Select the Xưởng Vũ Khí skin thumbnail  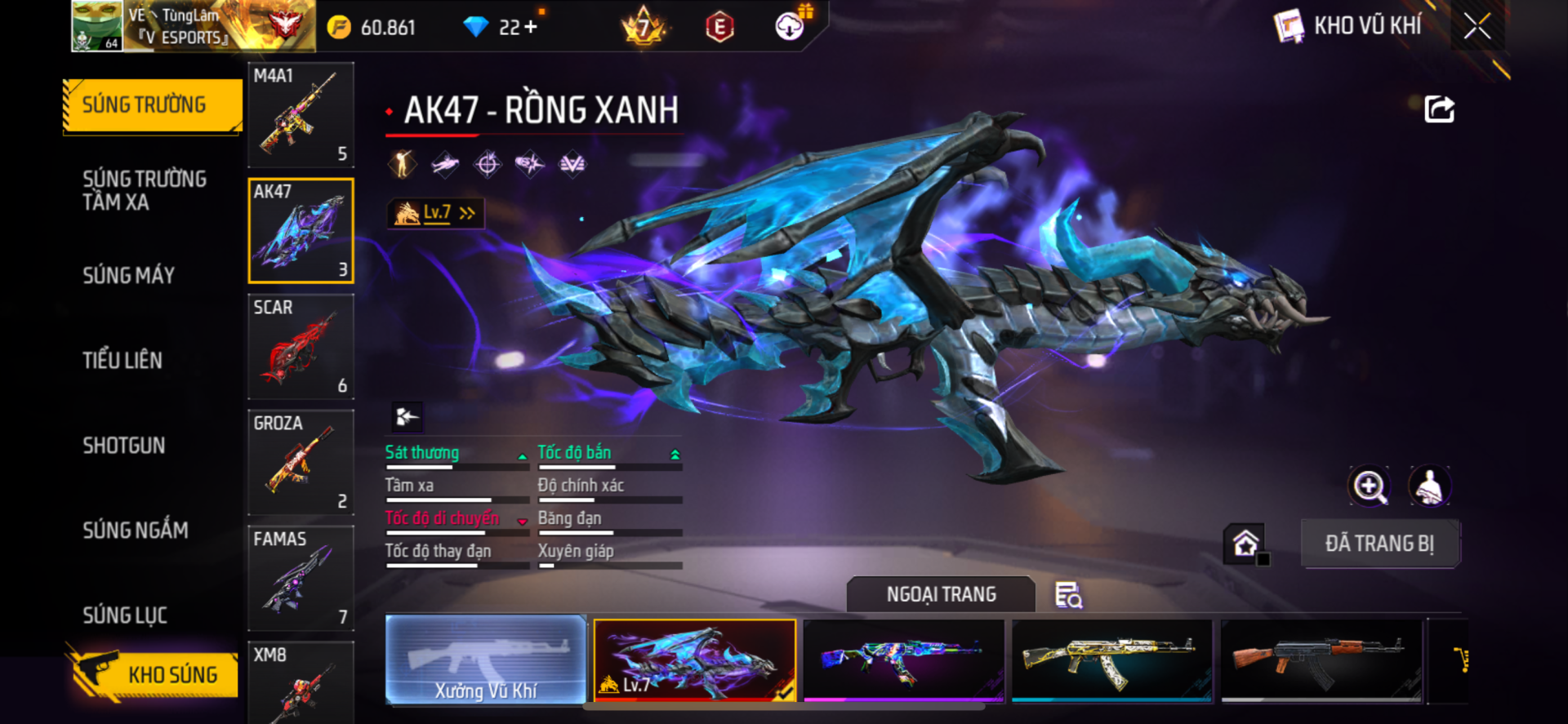pyautogui.click(x=486, y=660)
